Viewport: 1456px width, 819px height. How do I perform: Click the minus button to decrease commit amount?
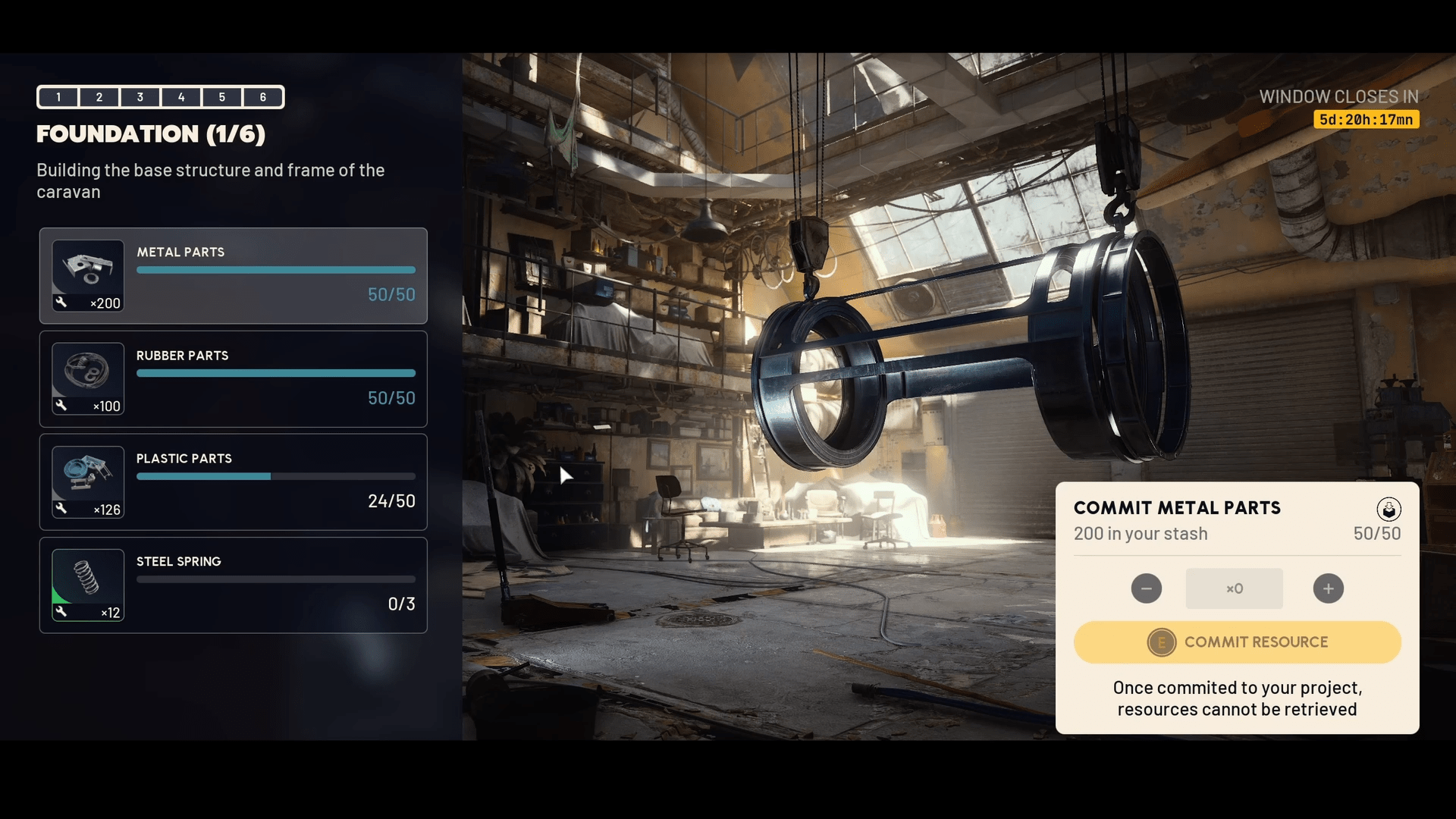point(1146,588)
